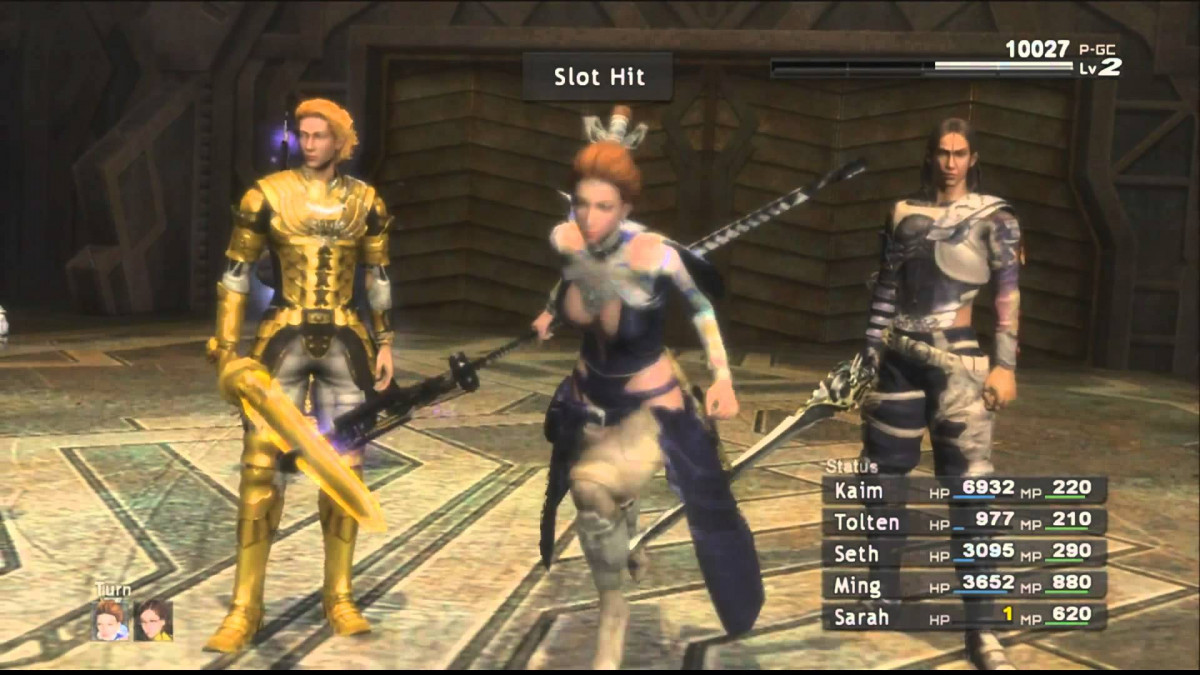Choose Seth in the party status list
Viewport: 1200px width, 675px height.
point(964,553)
